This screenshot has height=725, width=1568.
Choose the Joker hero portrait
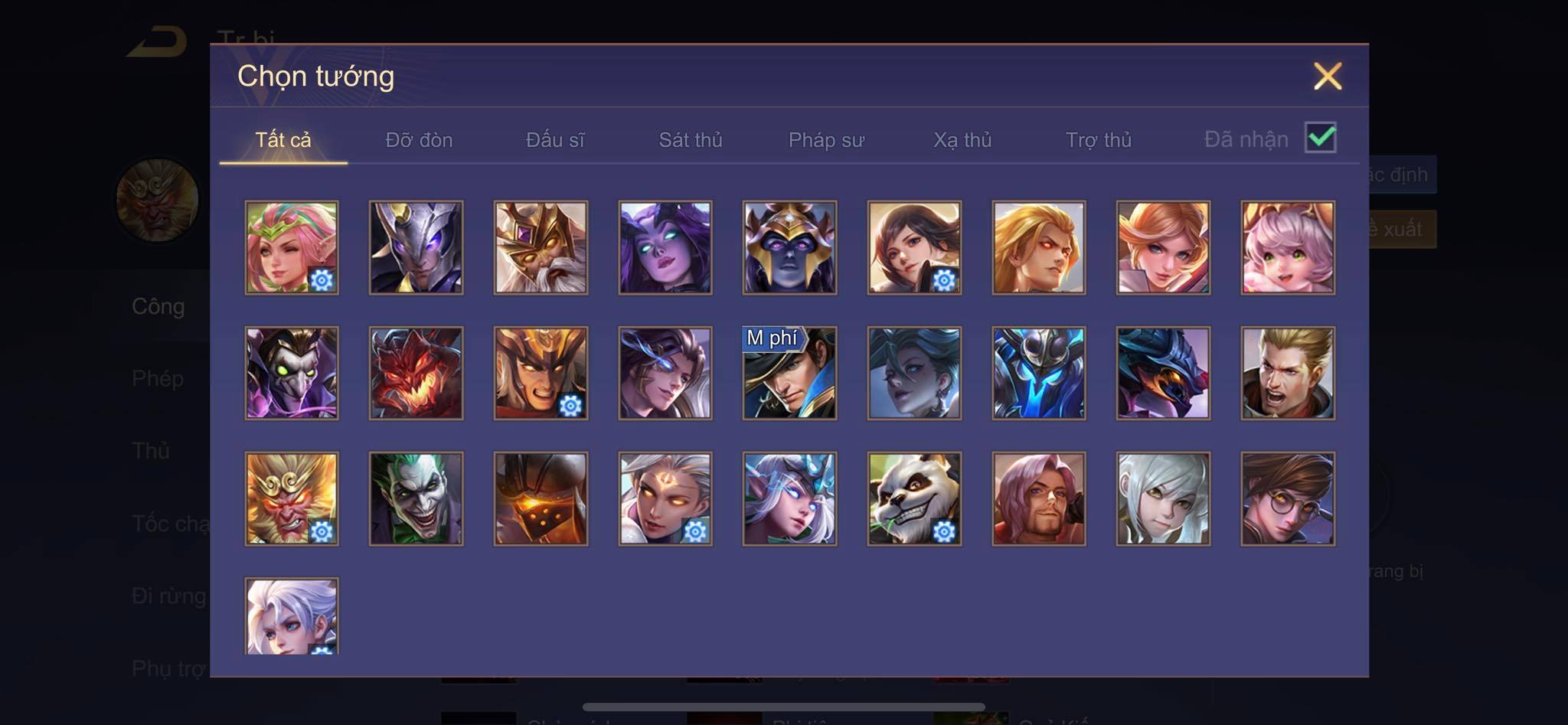tap(416, 498)
